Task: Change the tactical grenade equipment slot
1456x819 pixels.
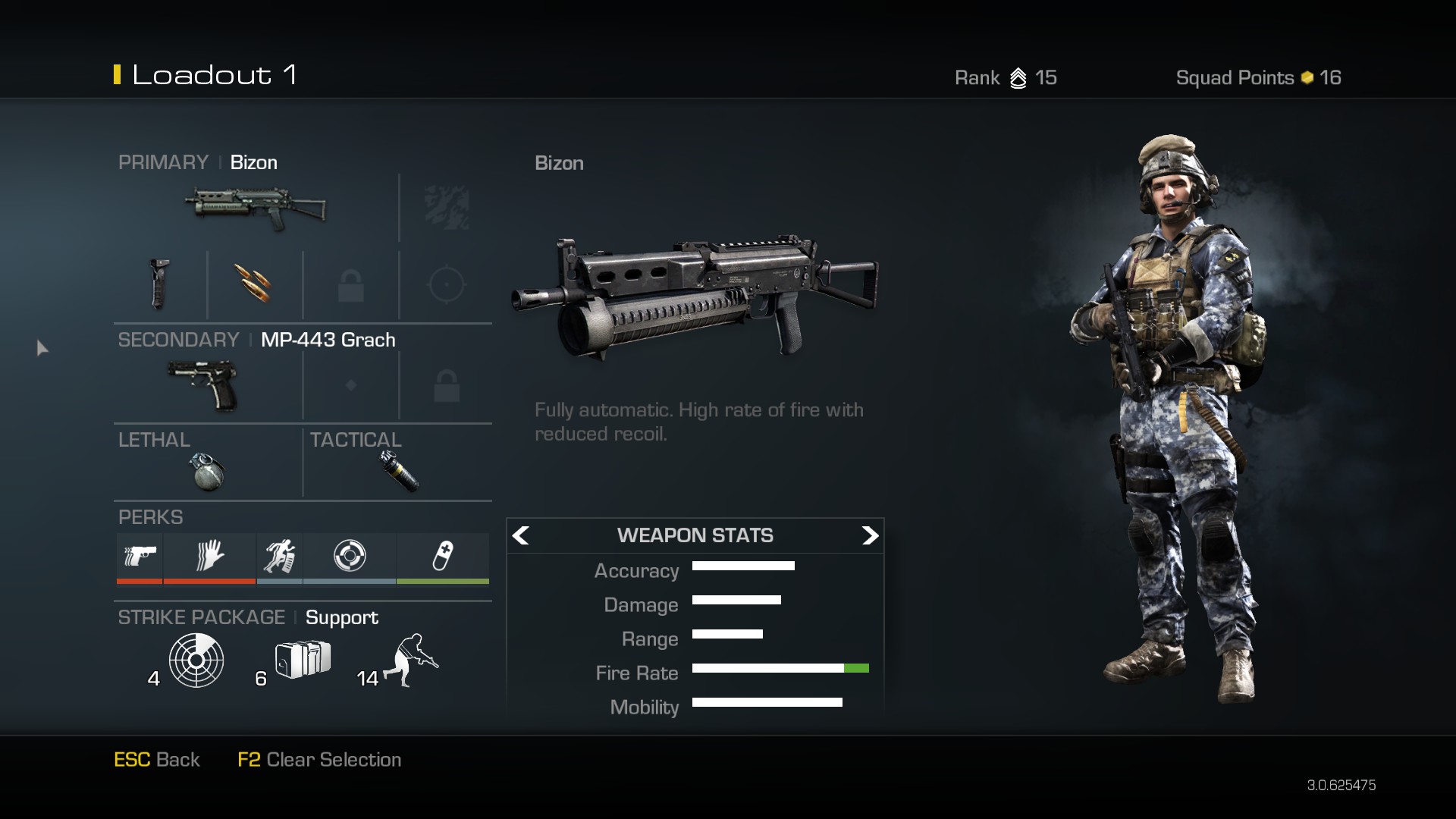Action: [399, 471]
